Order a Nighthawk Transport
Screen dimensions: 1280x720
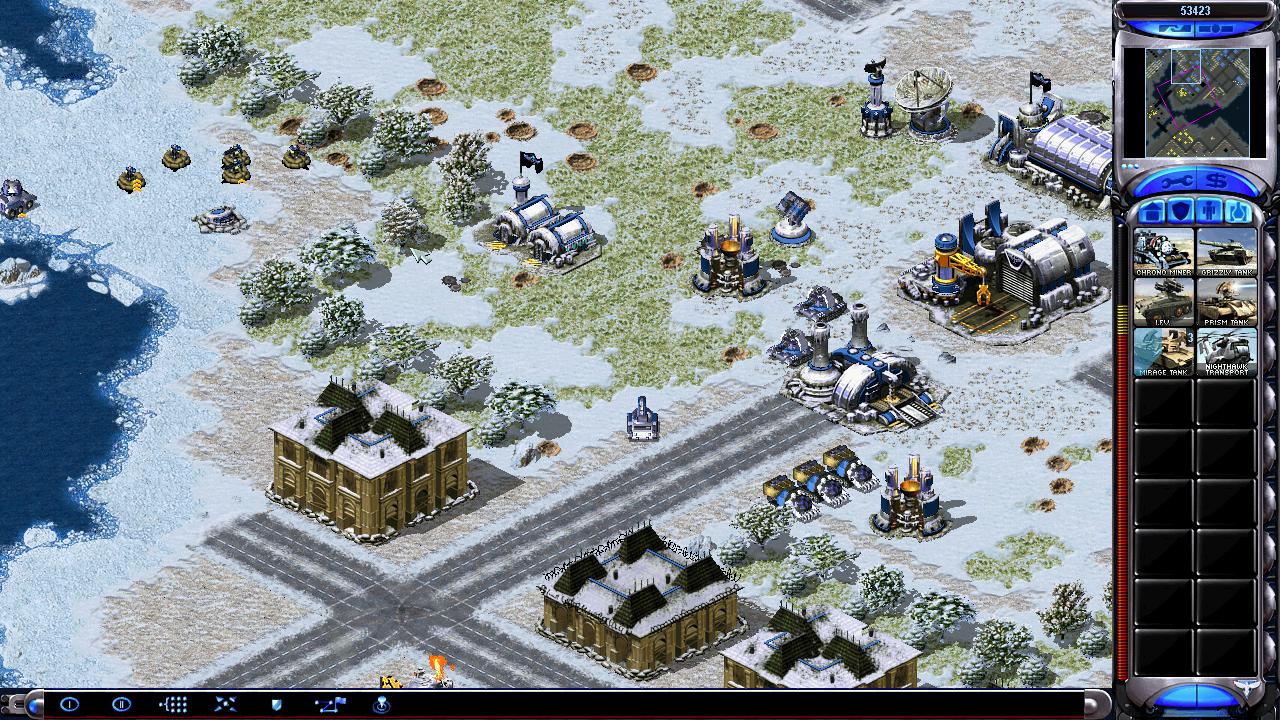tap(1226, 352)
